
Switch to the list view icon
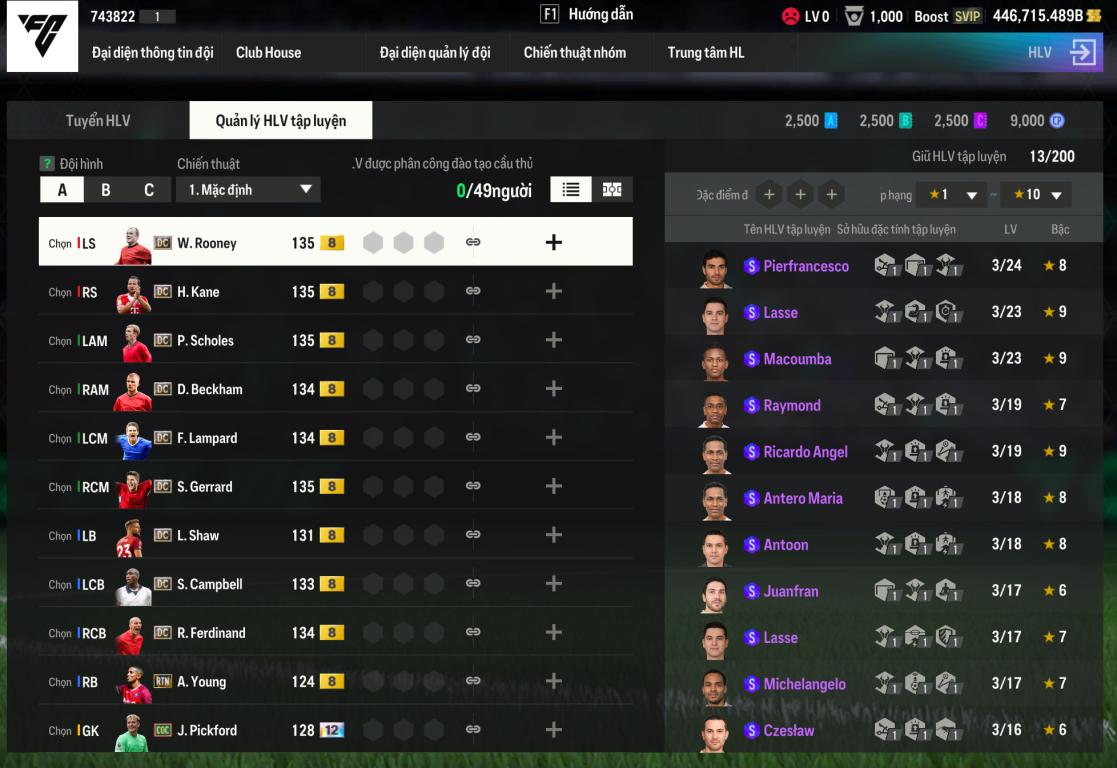[571, 190]
